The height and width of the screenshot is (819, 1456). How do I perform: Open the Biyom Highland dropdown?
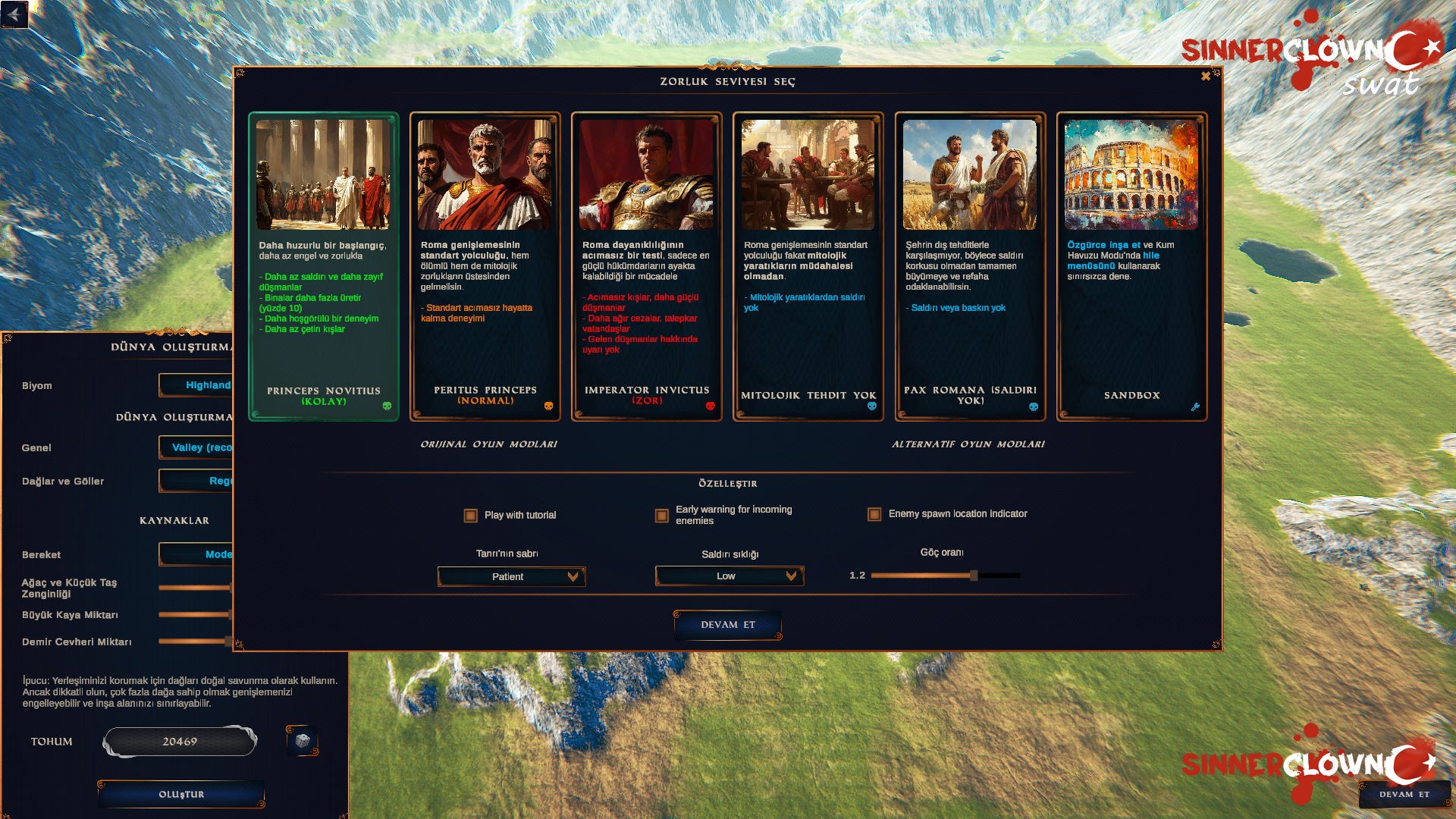(199, 386)
